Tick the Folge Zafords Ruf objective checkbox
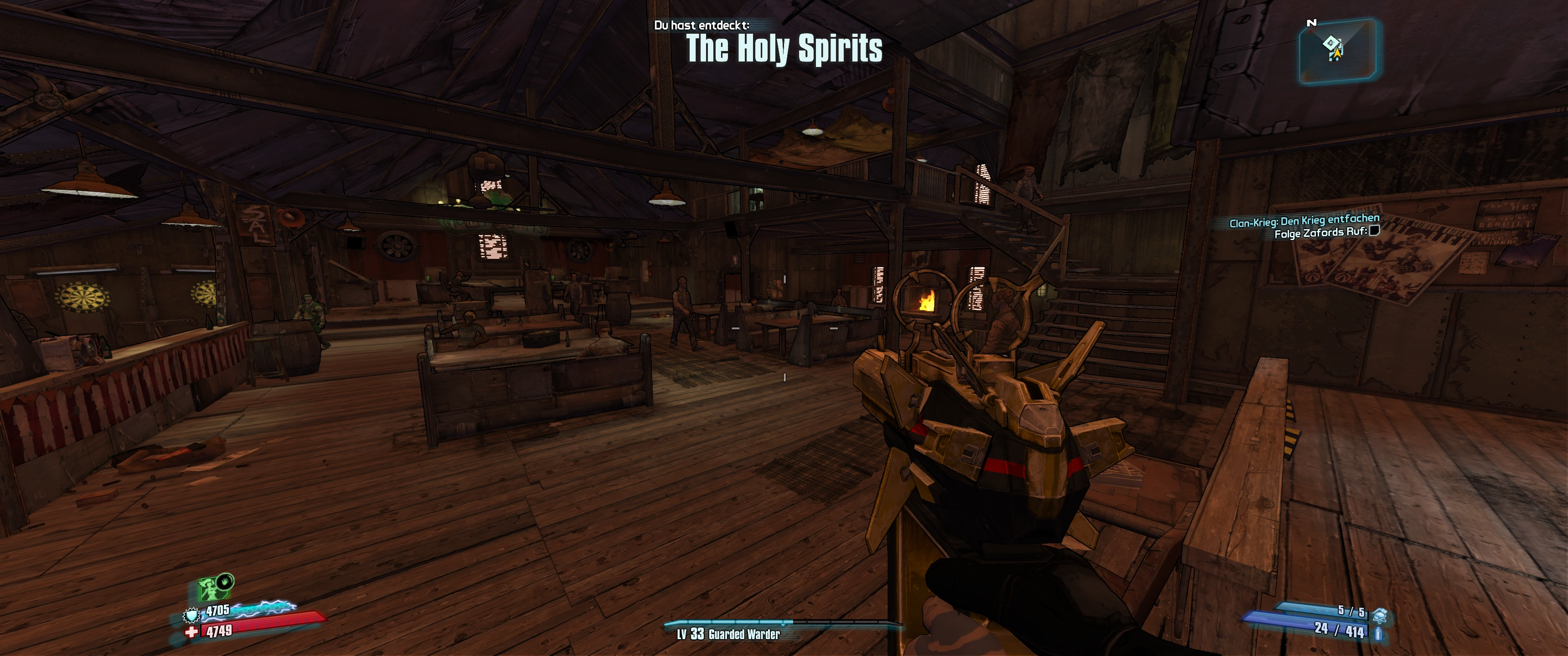1568x656 pixels. click(1374, 231)
